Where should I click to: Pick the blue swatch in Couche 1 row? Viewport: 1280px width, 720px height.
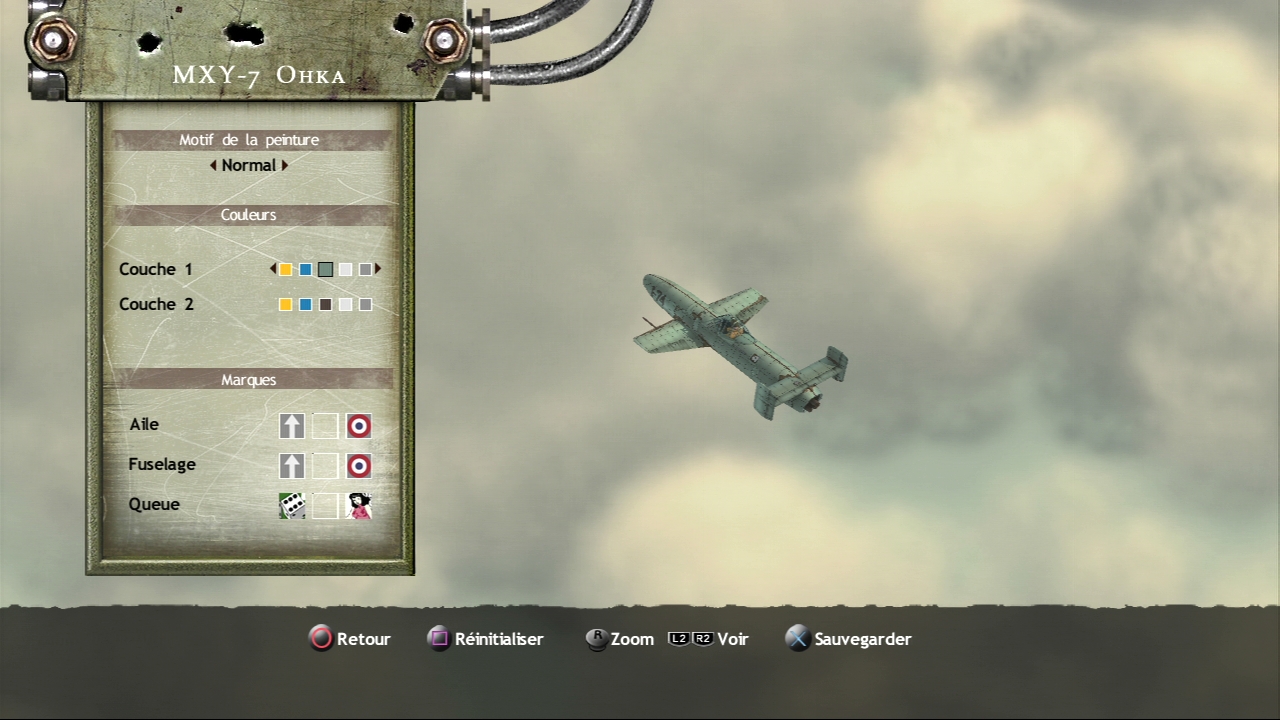(306, 269)
